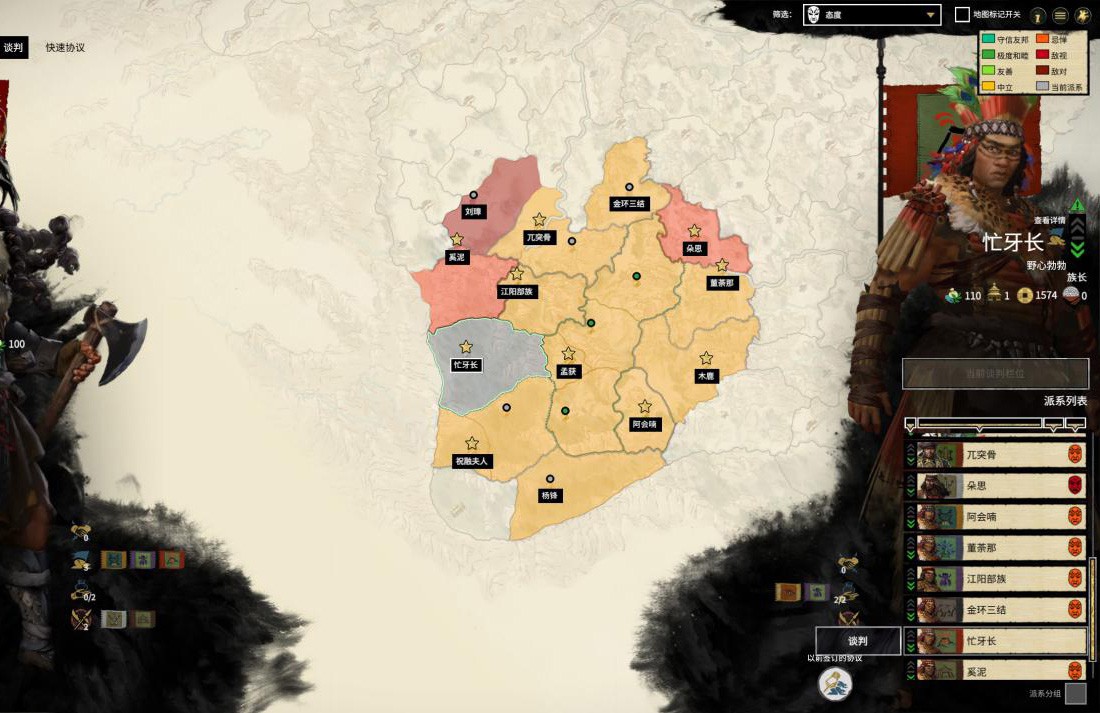
Task: Toggle the 派系分组 faction grouping box
Action: [x=1075, y=693]
